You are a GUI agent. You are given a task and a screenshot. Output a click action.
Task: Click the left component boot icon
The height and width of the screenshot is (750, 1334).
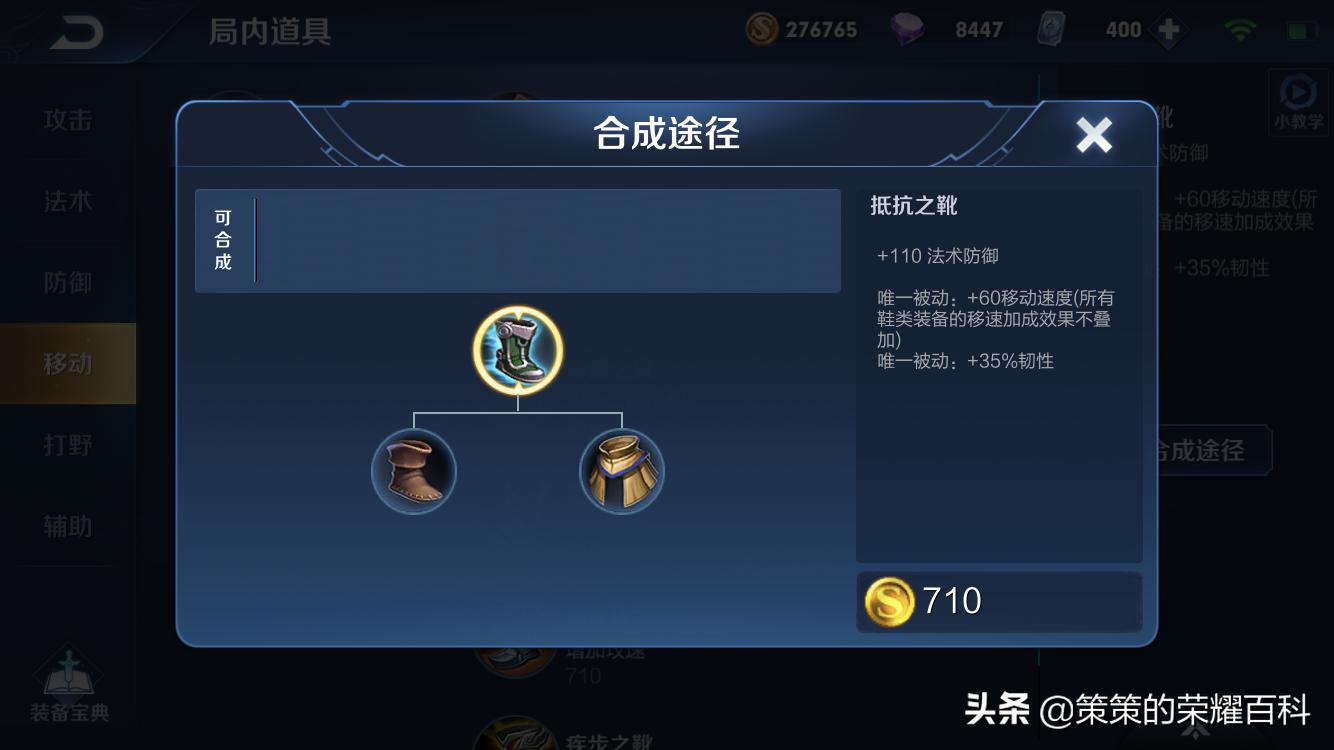[x=414, y=470]
